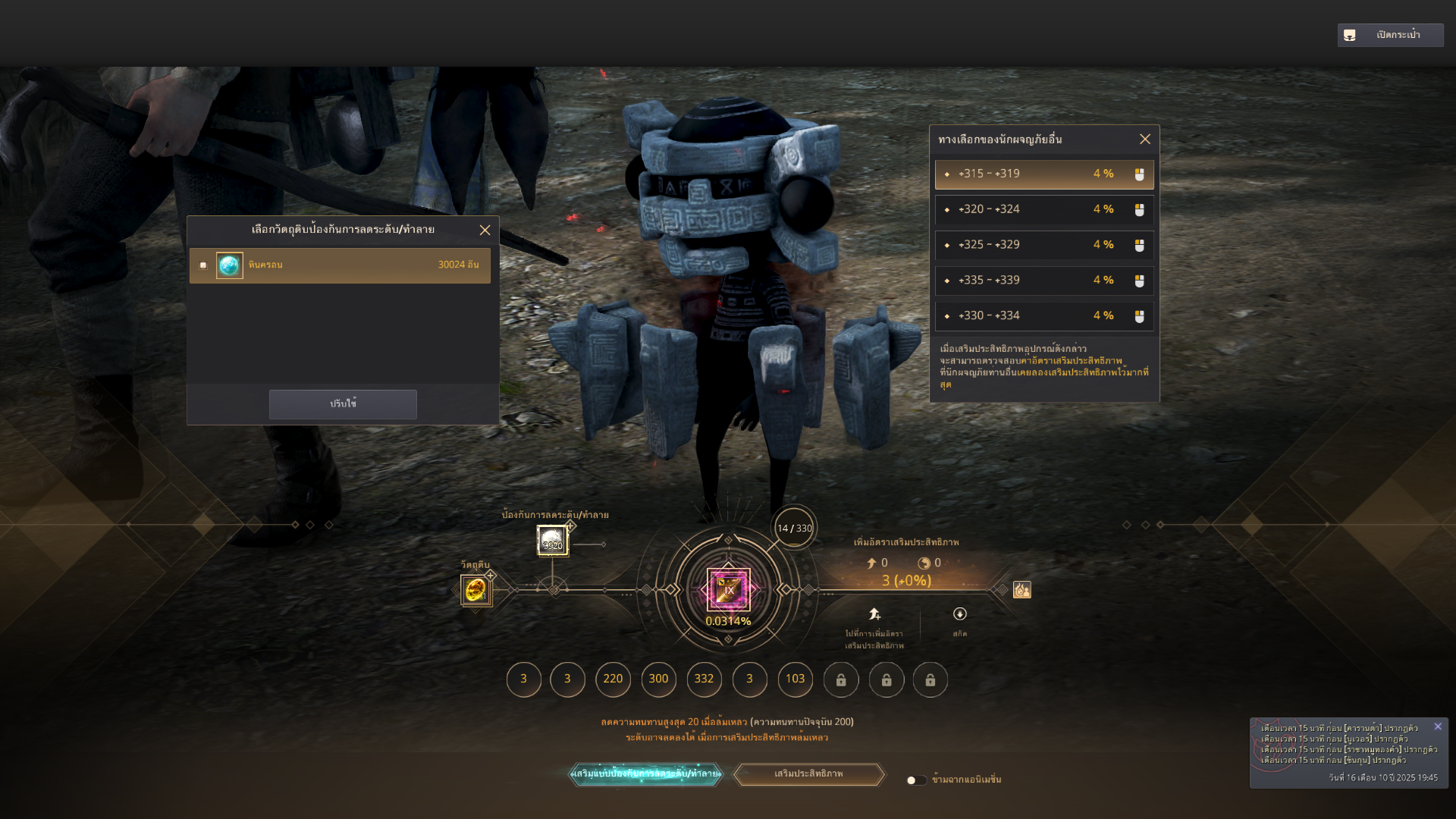Start enhancement with downgrade/destruction protection
1456x819 pixels.
645,773
